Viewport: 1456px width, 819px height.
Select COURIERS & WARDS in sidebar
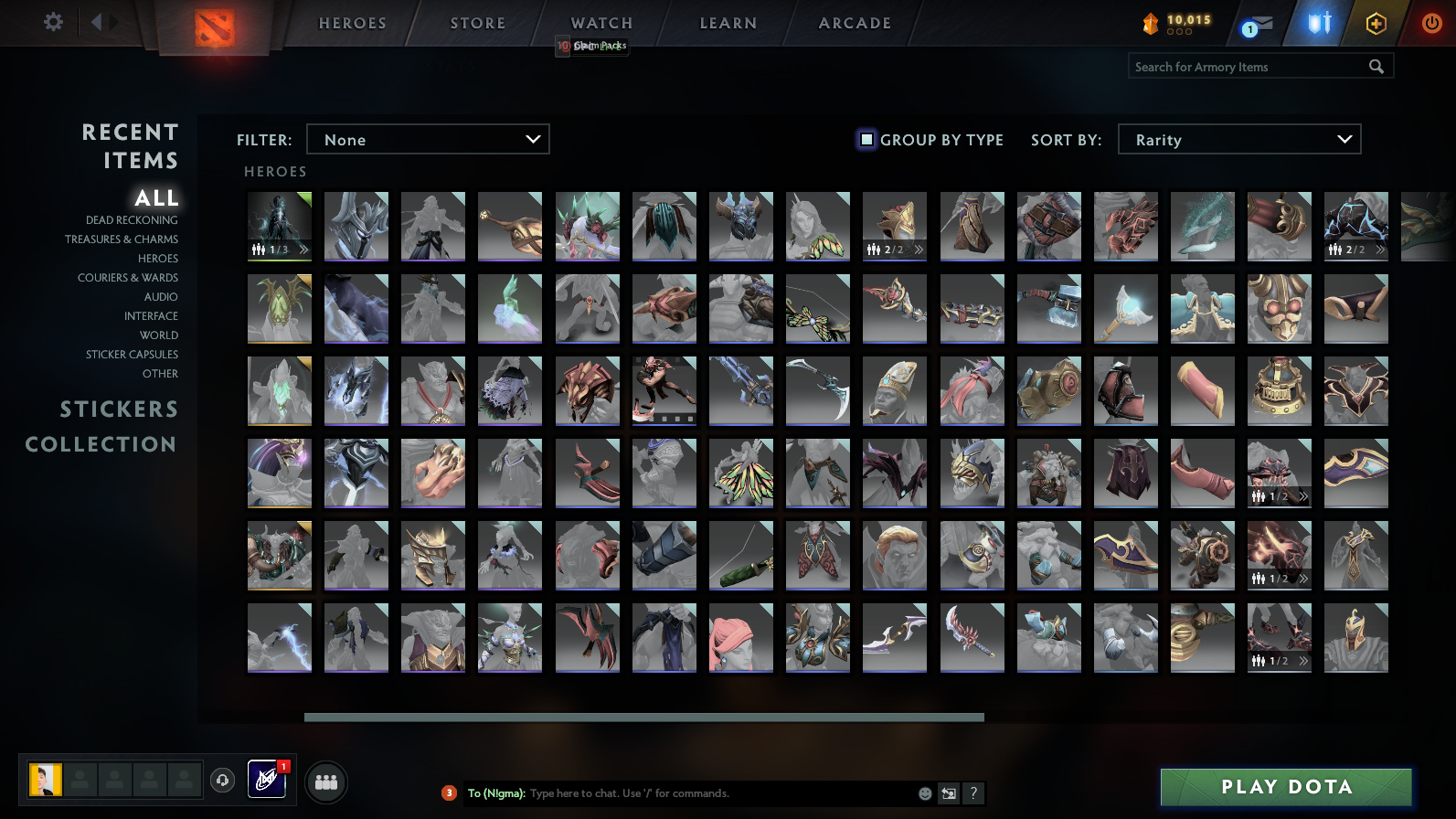(128, 277)
